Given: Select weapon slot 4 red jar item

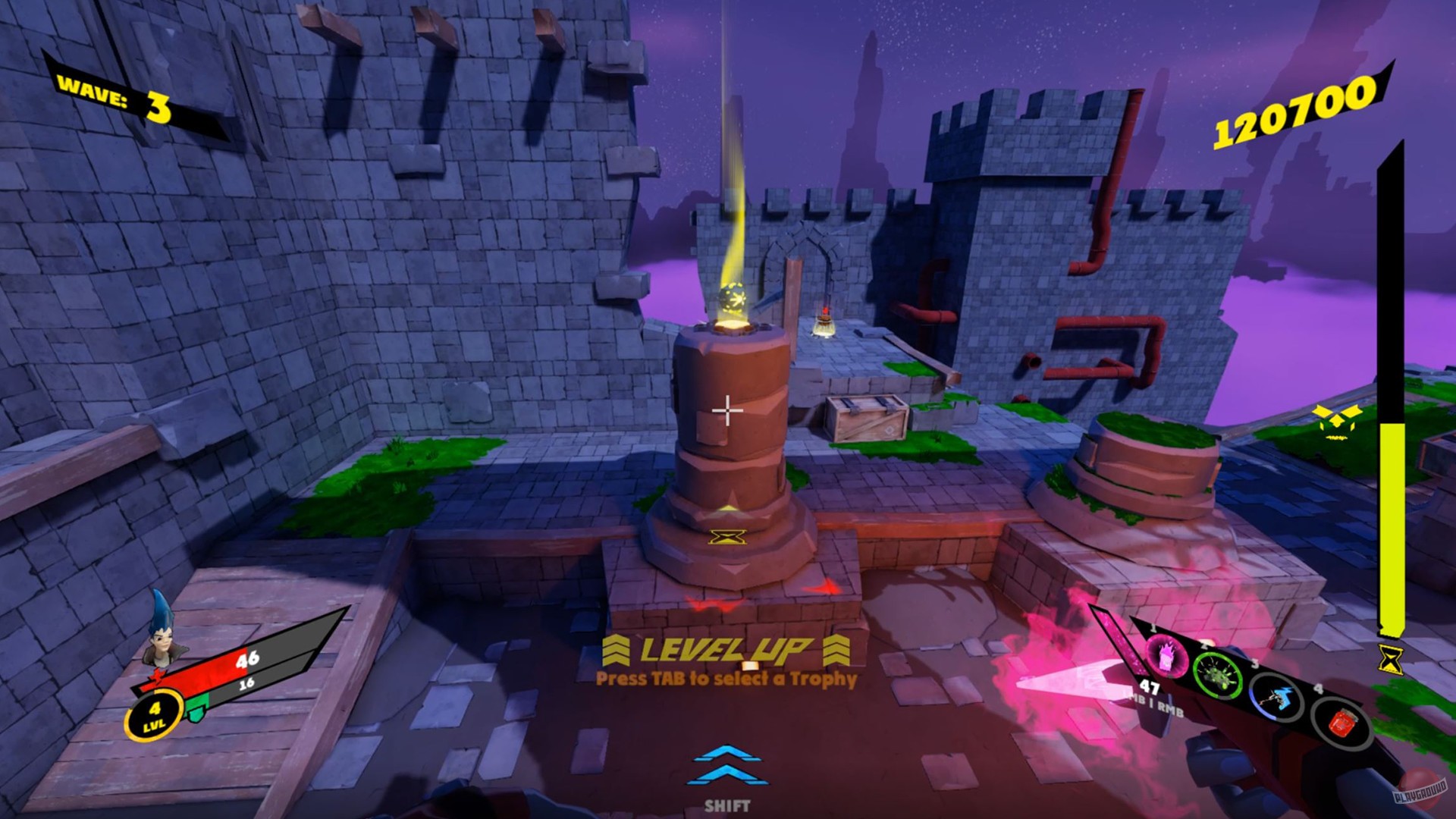Looking at the screenshot, I should coord(1343,723).
